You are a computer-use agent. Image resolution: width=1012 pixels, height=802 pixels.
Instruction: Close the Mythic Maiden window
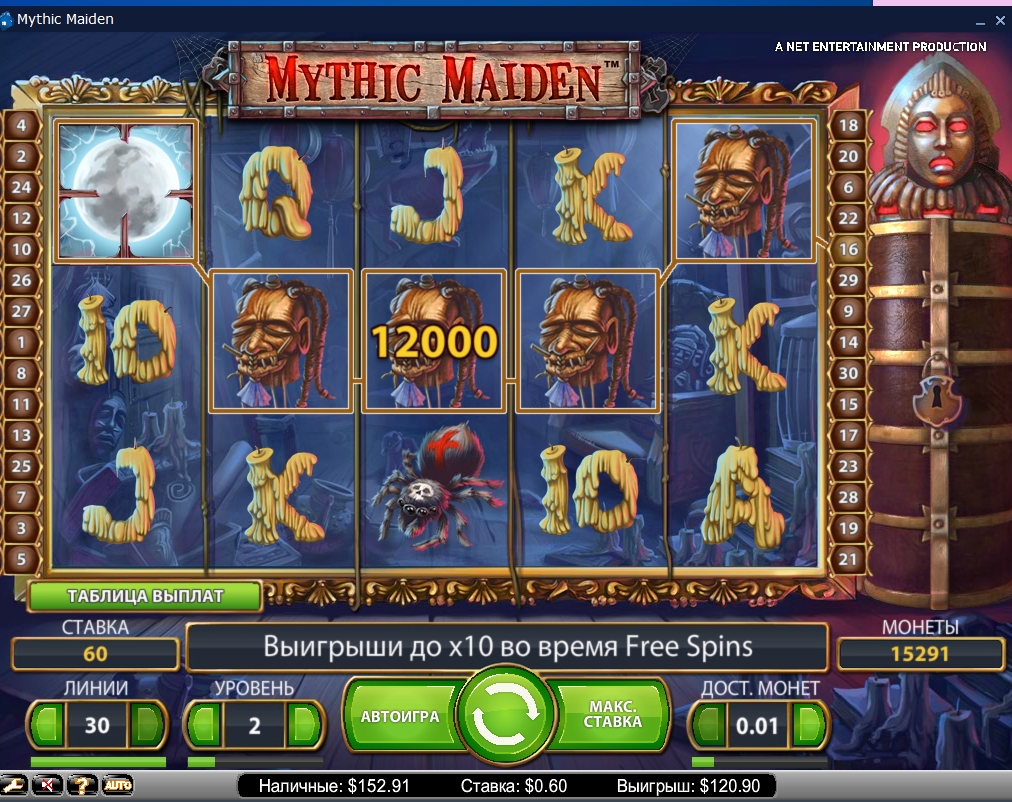(1002, 19)
